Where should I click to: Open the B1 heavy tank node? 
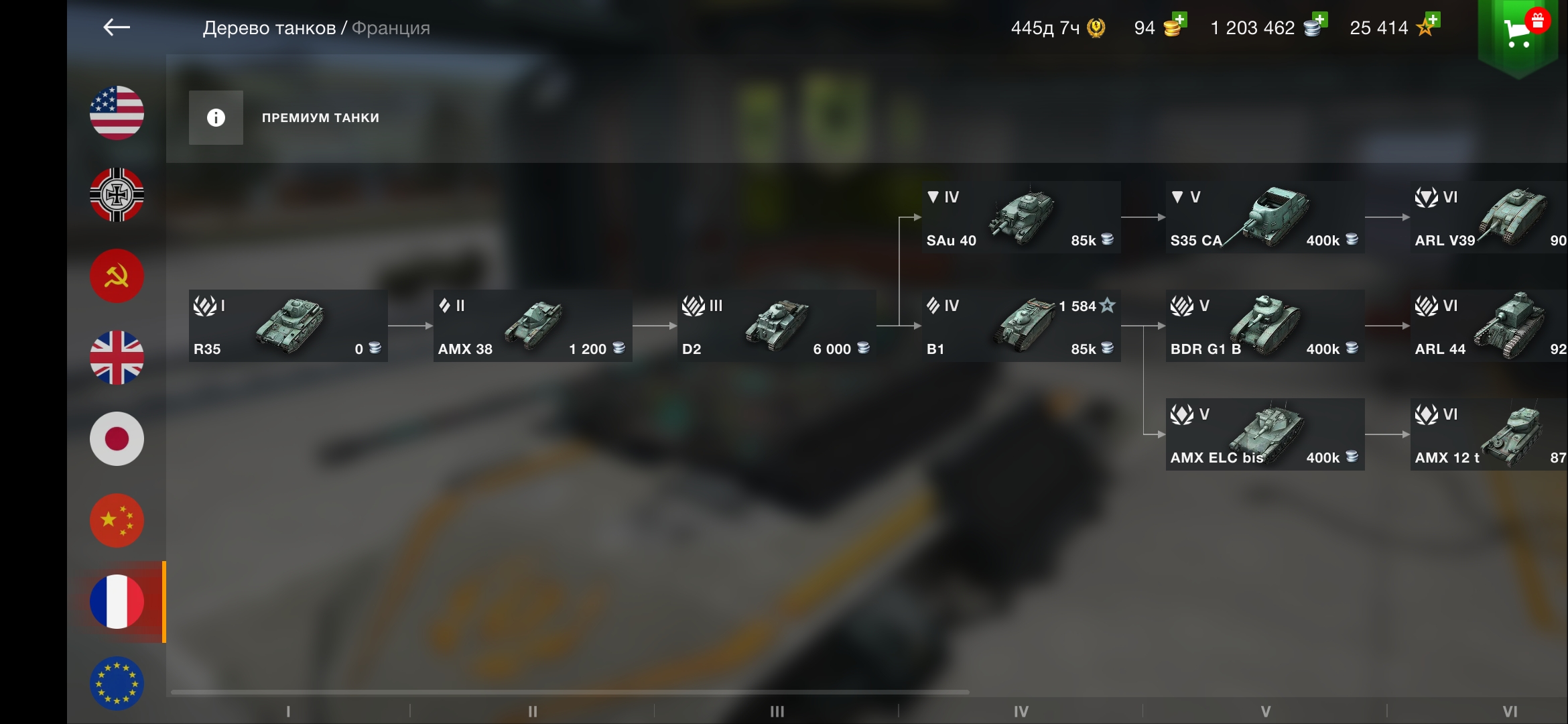coord(1021,326)
